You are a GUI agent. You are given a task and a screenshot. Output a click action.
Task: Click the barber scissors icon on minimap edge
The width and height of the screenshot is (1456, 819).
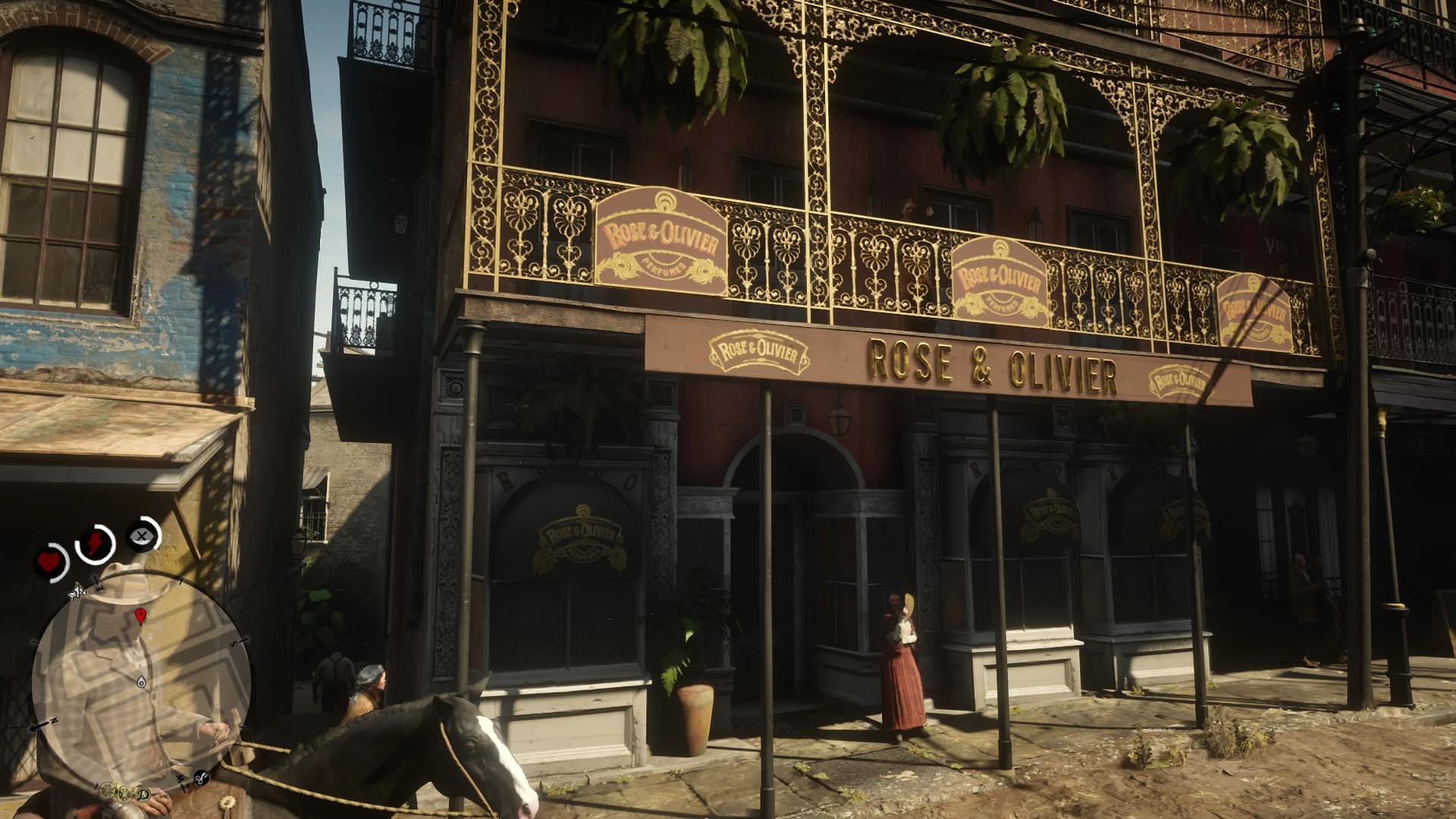[202, 777]
